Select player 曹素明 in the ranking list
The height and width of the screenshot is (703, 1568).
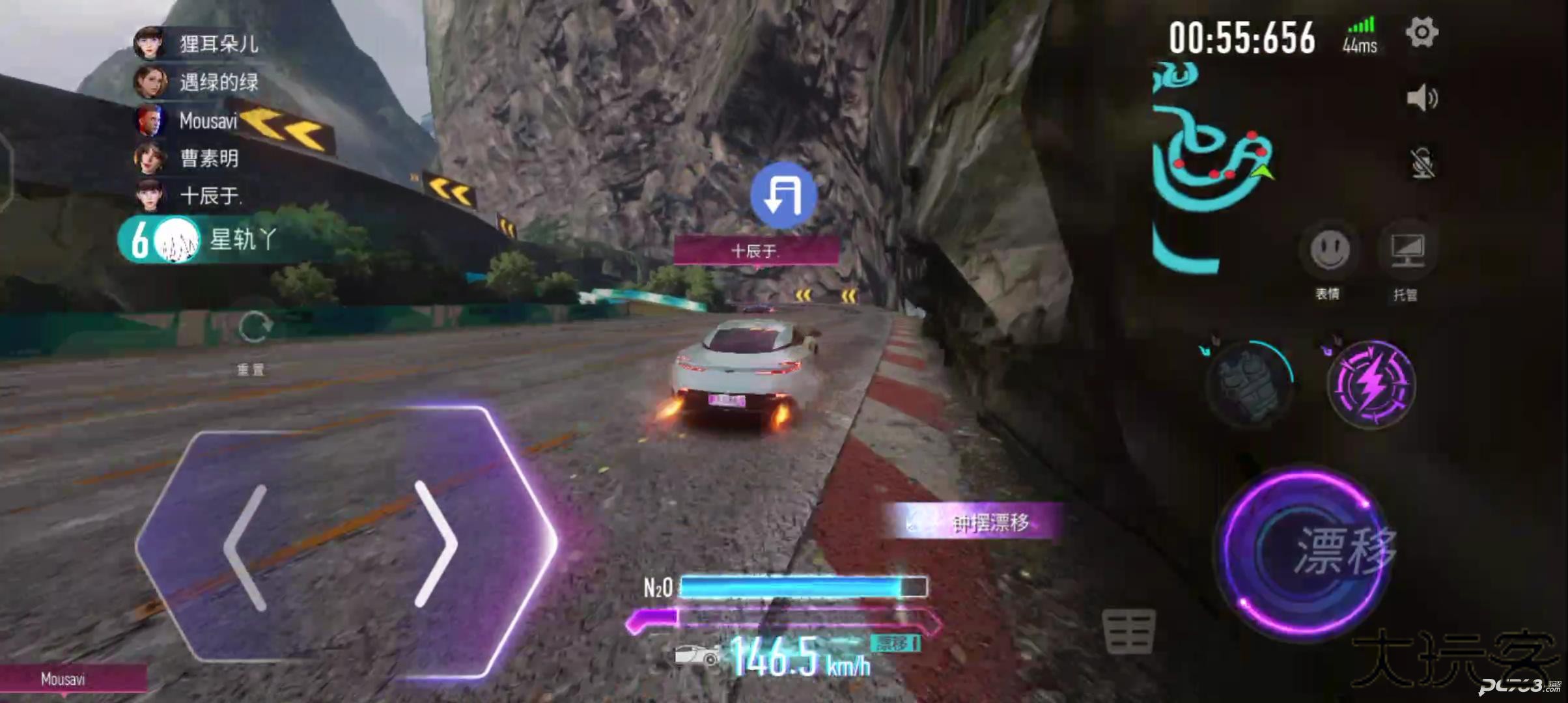click(x=189, y=158)
